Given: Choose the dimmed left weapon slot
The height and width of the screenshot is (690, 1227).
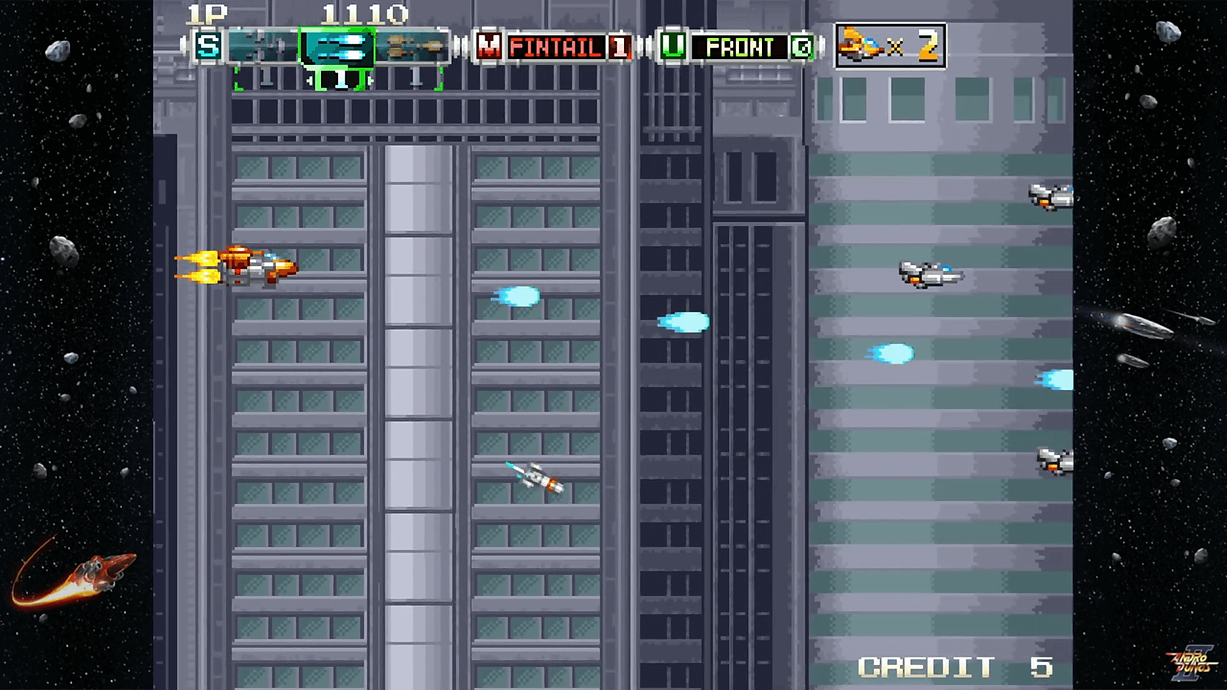Looking at the screenshot, I should [262, 46].
